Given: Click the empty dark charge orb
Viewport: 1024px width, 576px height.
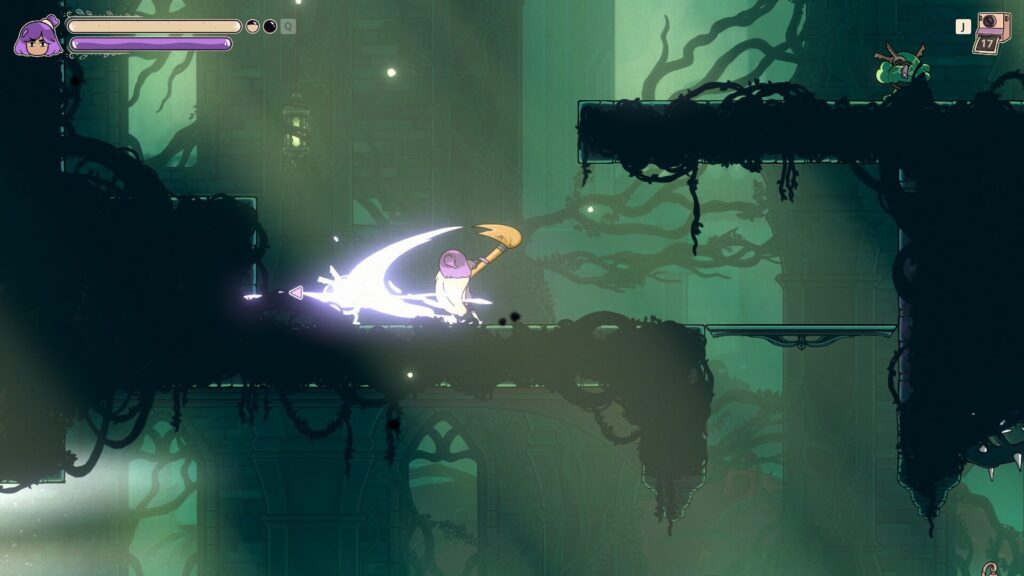Looking at the screenshot, I should (x=270, y=26).
